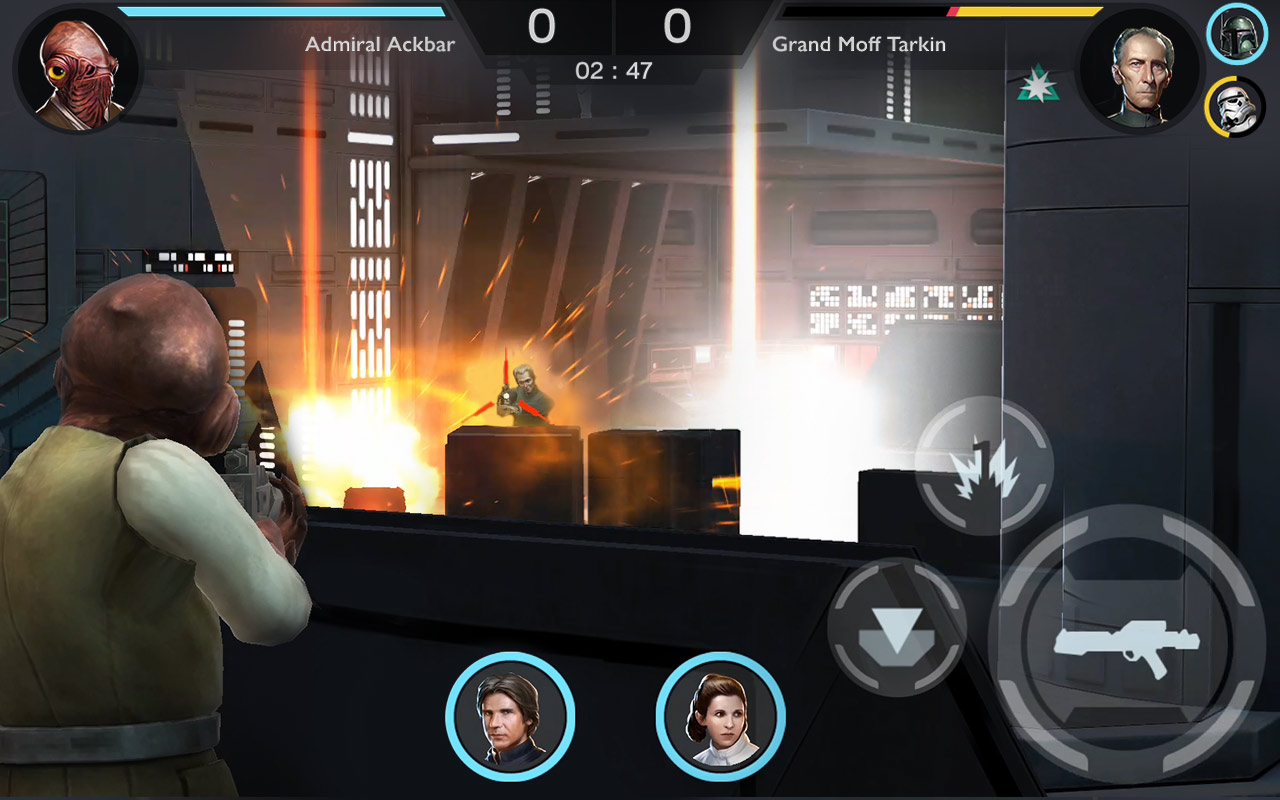Select Han Solo's character portrait
The height and width of the screenshot is (800, 1280).
point(512,713)
